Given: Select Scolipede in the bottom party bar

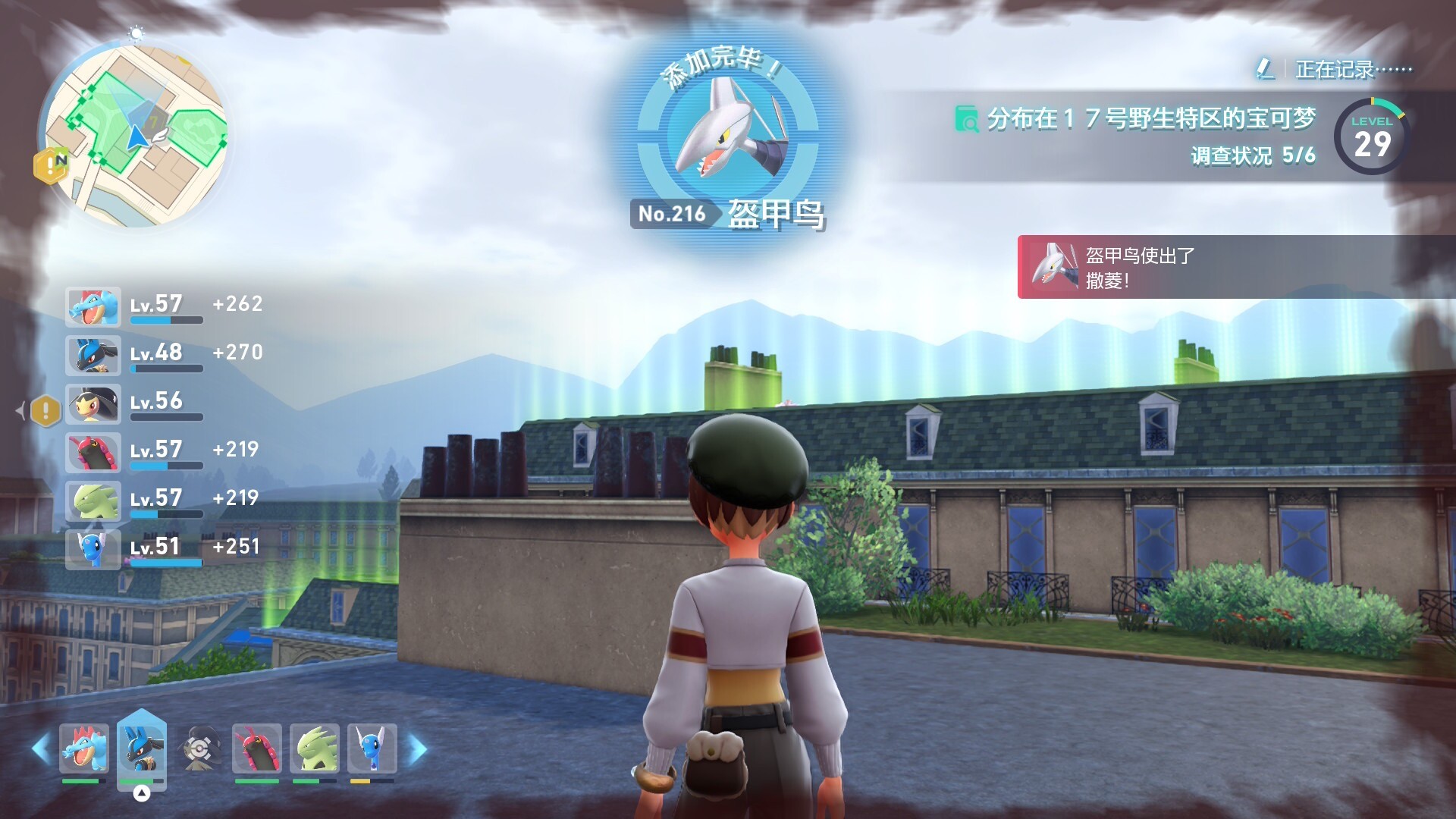Looking at the screenshot, I should (256, 749).
